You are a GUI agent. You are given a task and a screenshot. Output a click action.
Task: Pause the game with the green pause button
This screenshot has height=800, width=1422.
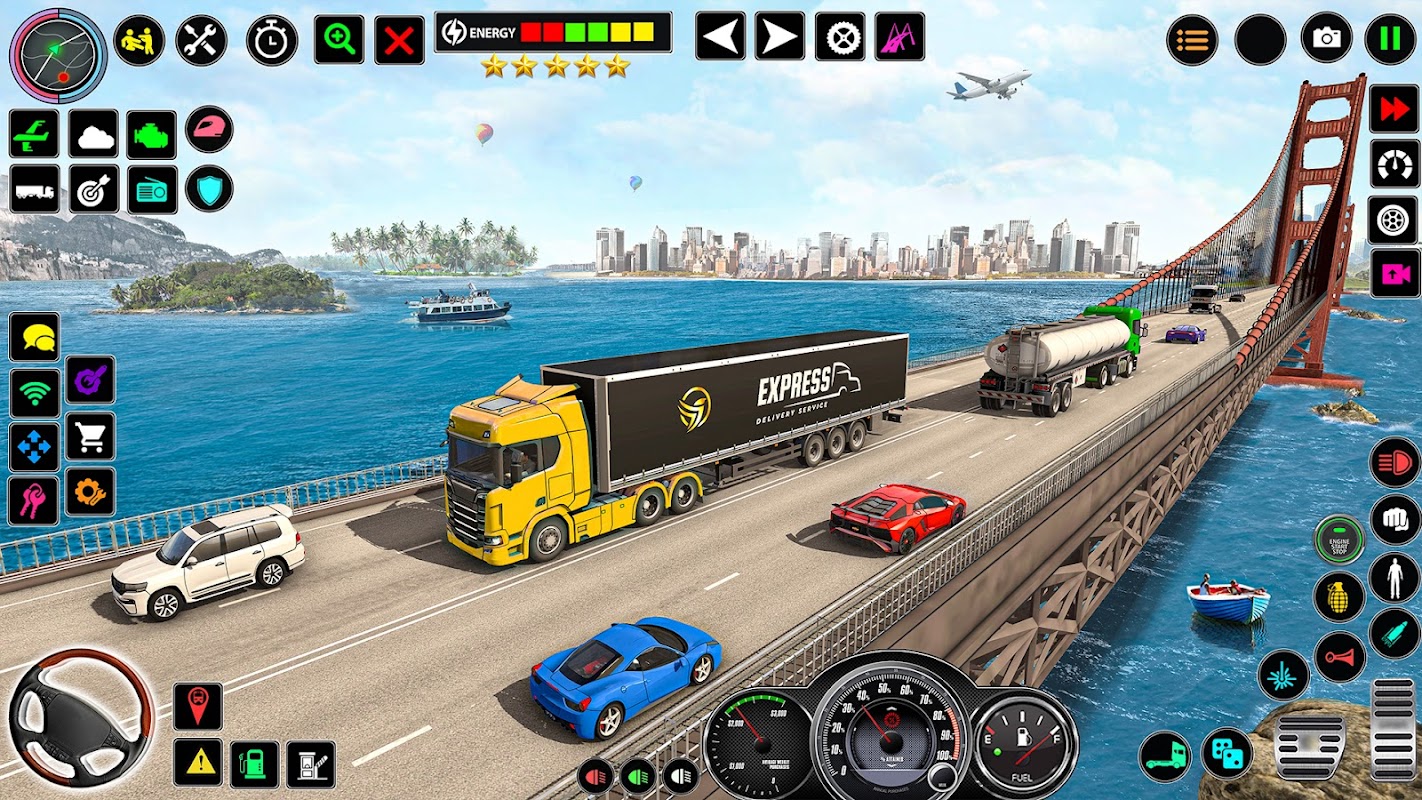click(x=1390, y=39)
